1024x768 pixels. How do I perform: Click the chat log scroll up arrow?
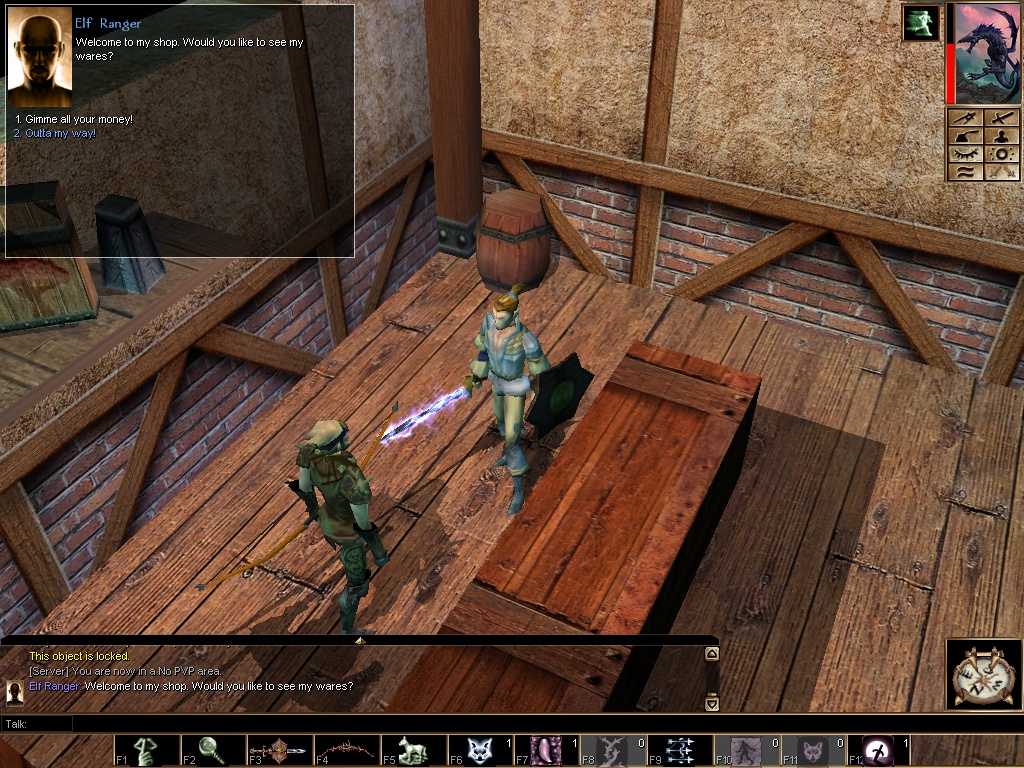(712, 654)
